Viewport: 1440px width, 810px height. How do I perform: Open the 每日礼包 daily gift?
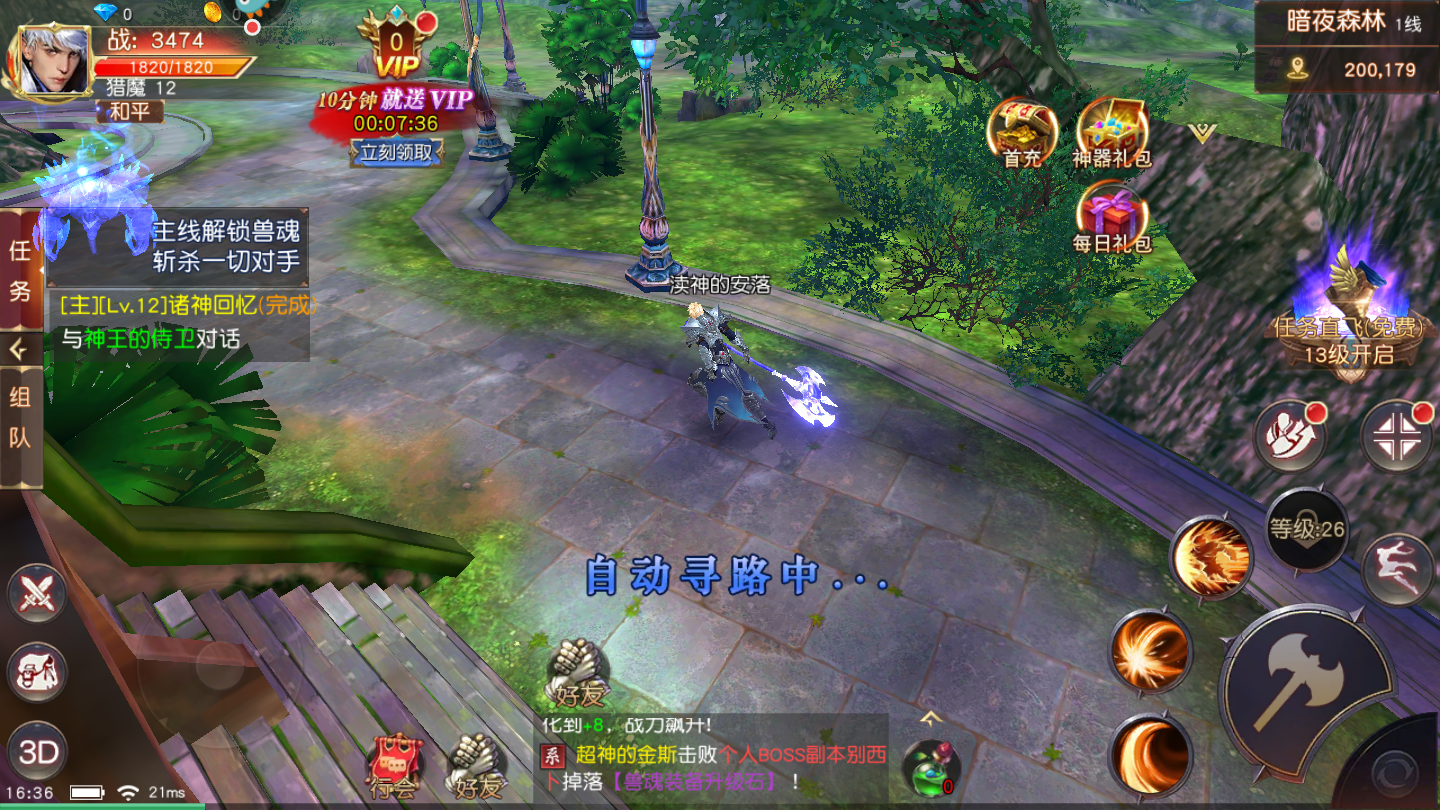pos(1112,217)
